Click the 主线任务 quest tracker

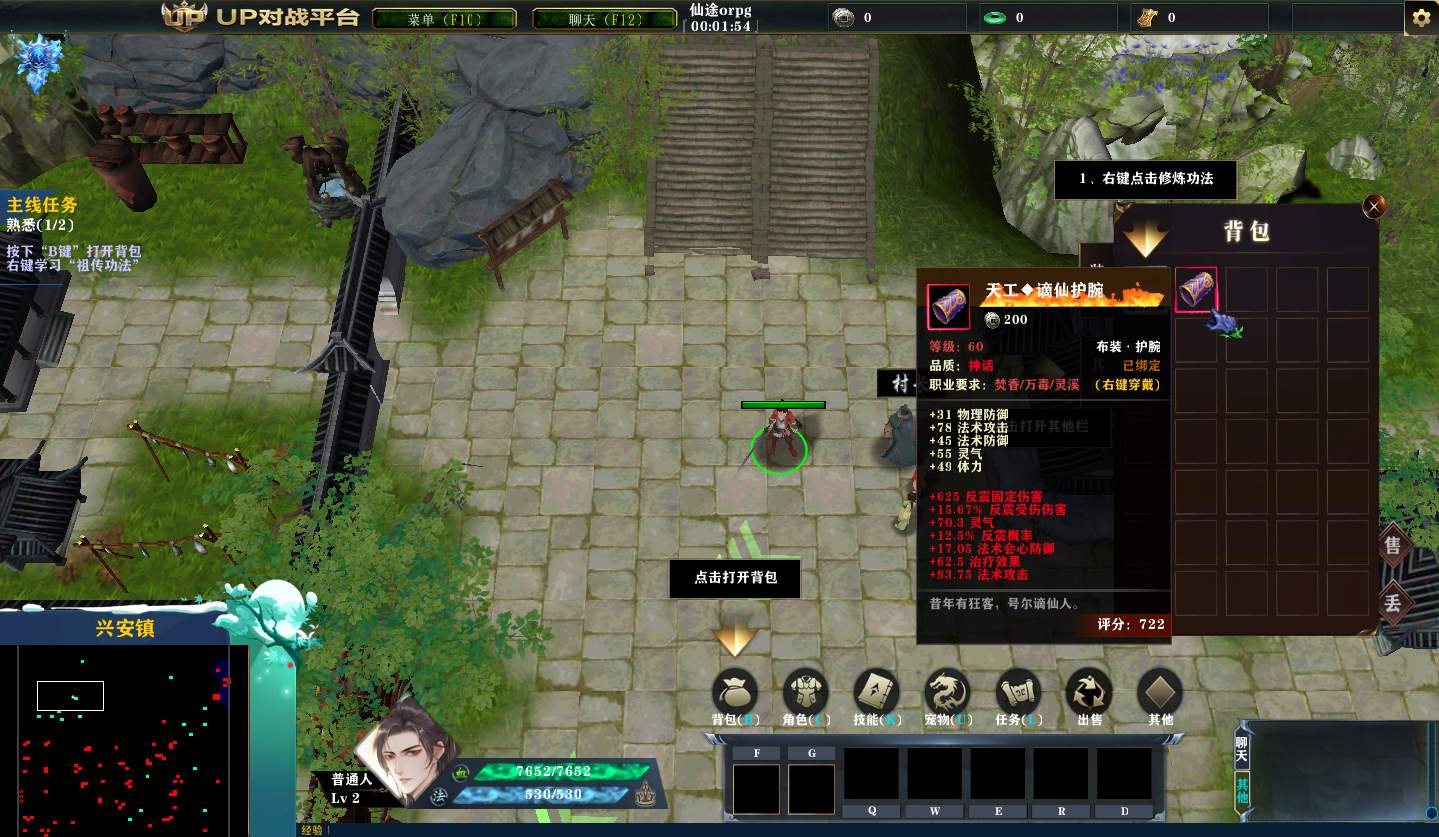(42, 205)
